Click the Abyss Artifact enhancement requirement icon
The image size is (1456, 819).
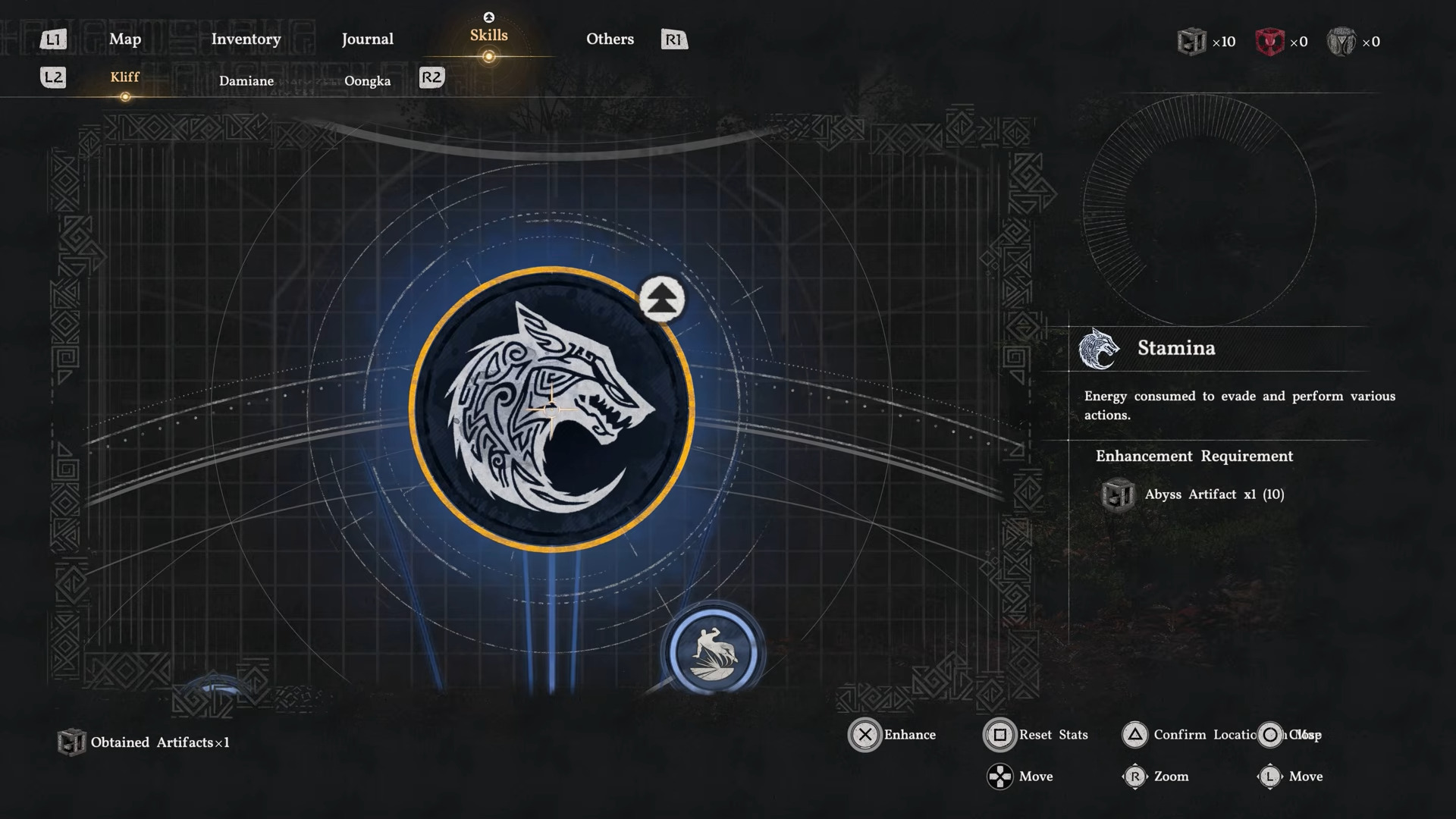pyautogui.click(x=1118, y=494)
